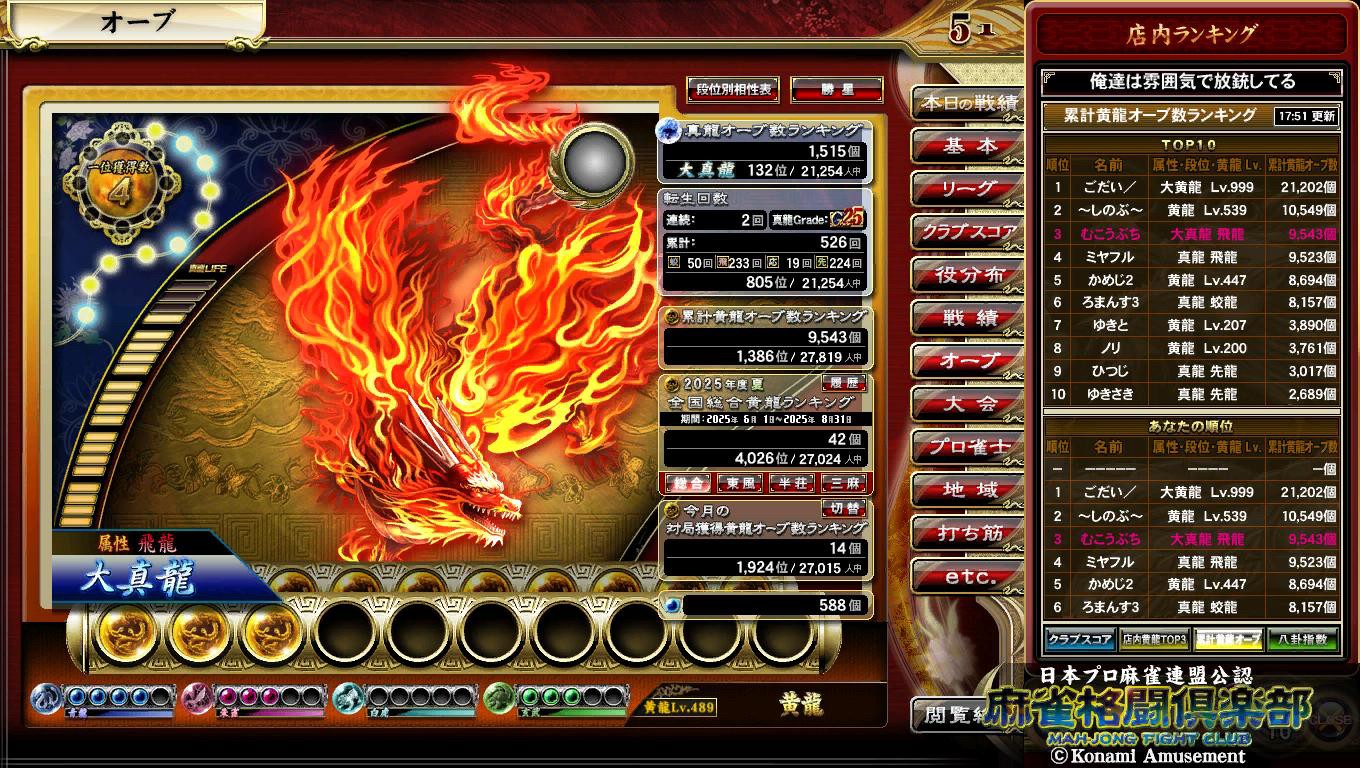Click the 勝星 button
The width and height of the screenshot is (1360, 768).
[x=836, y=90]
